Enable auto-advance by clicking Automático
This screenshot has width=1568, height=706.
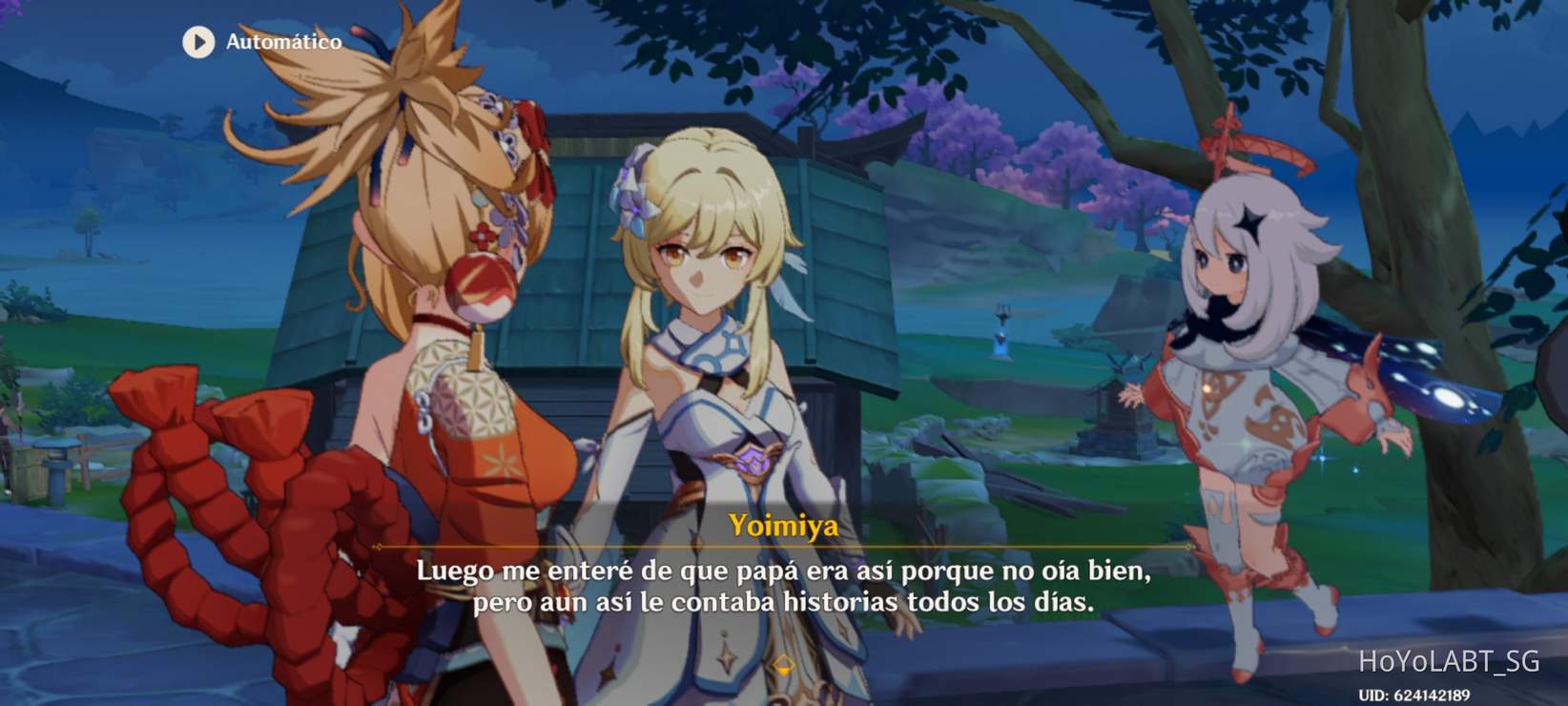coord(282,42)
